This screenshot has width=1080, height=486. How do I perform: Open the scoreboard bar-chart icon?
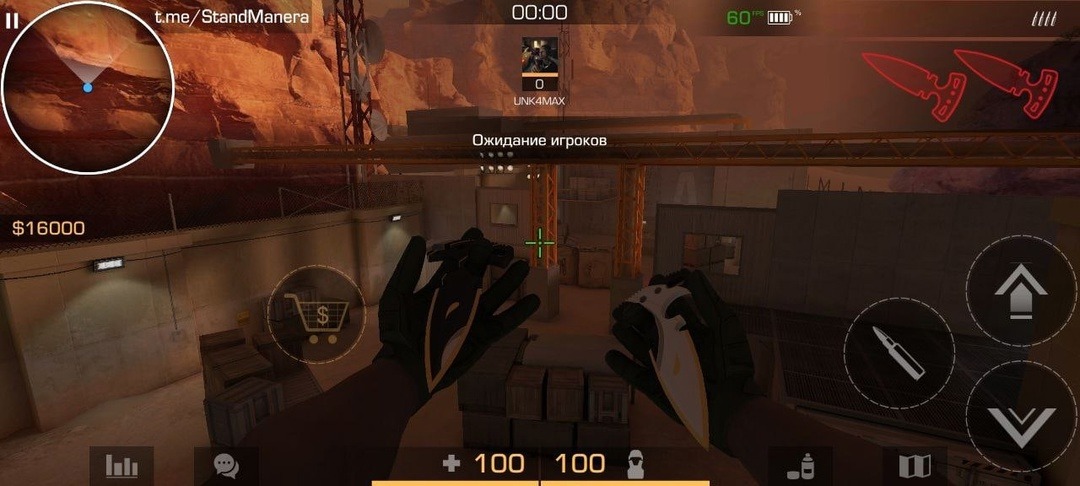click(121, 465)
